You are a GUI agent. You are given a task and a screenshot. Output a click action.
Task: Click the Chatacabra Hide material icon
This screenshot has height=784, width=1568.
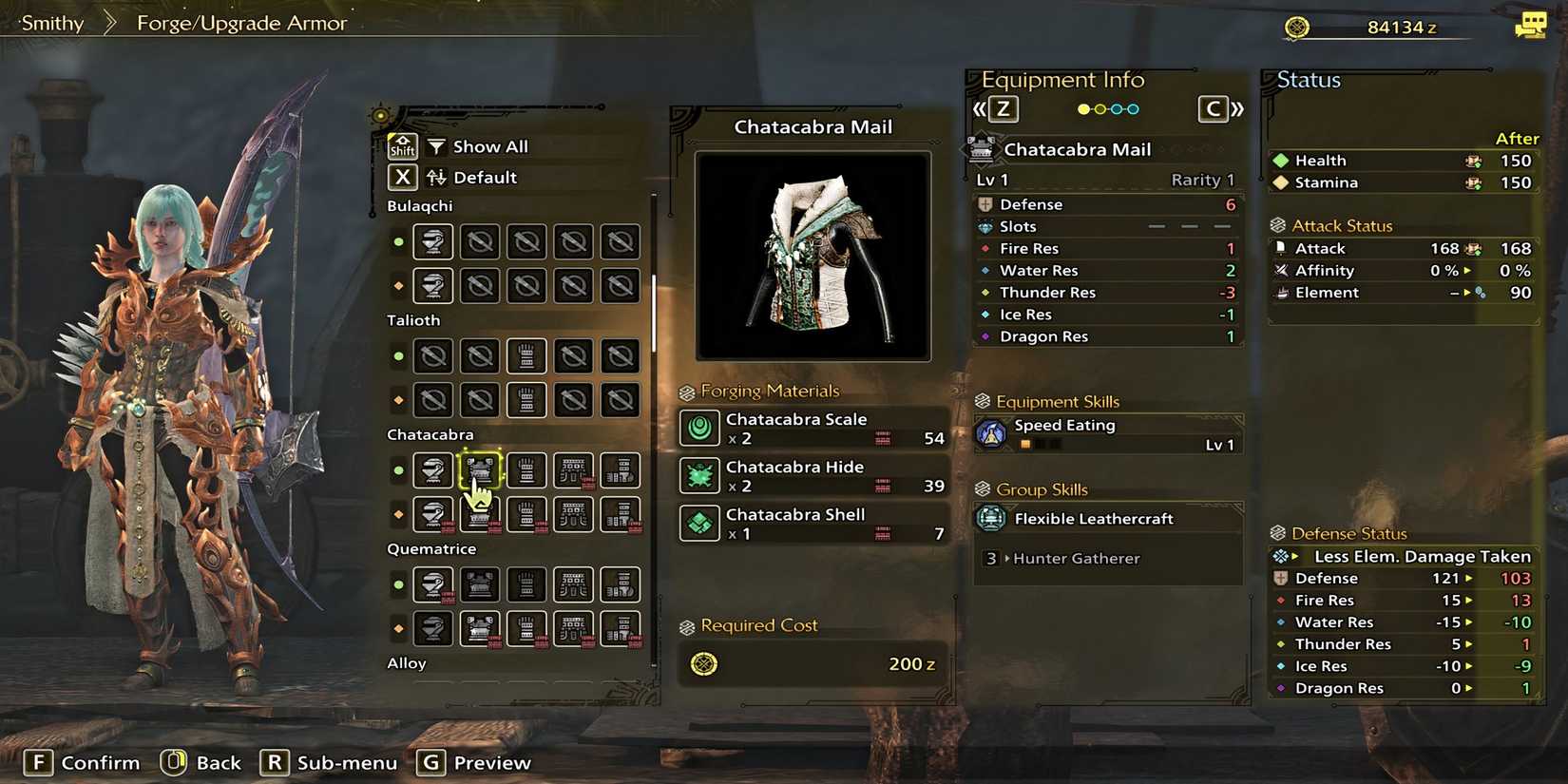pyautogui.click(x=699, y=476)
